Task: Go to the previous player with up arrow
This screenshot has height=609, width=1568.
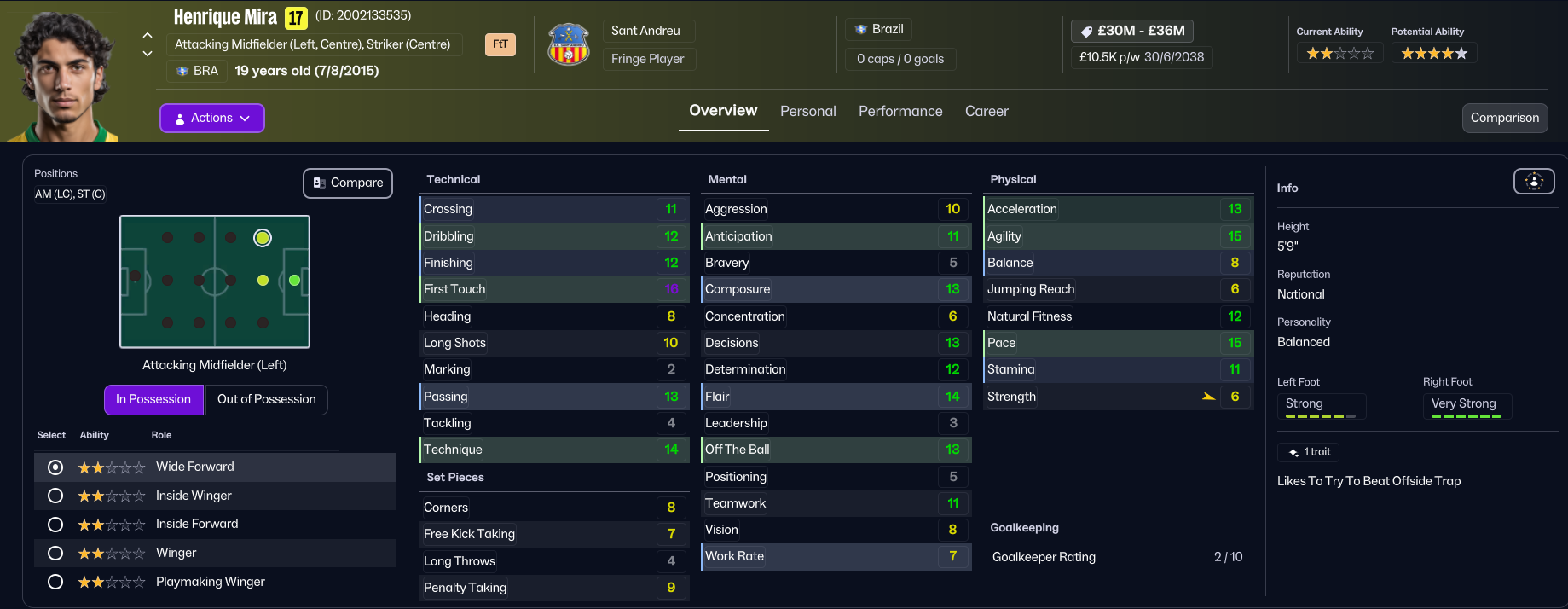Action: [x=148, y=35]
